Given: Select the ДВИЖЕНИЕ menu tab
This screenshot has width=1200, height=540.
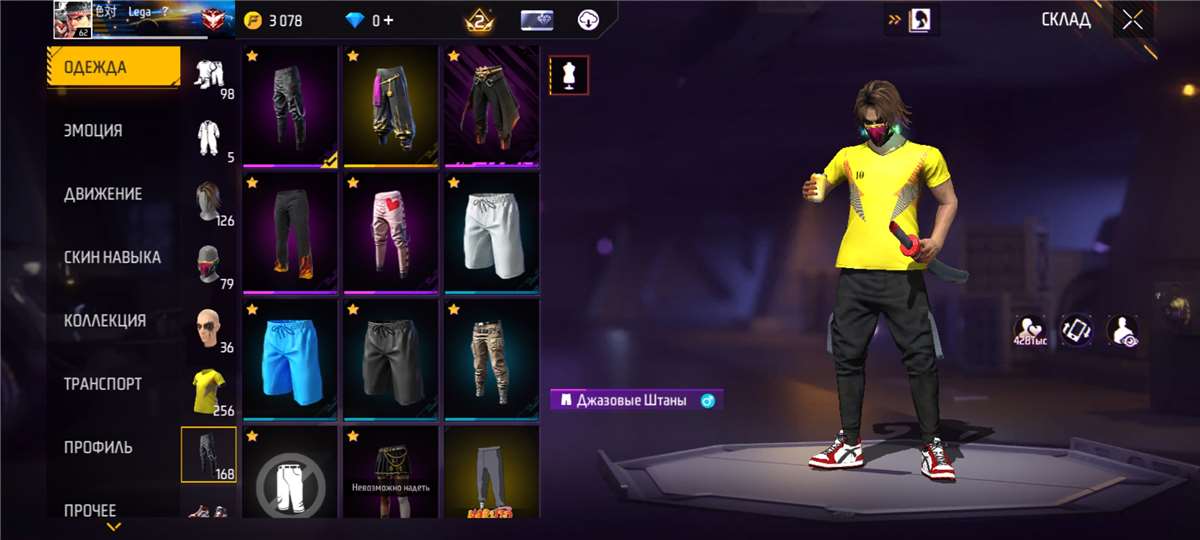Looking at the screenshot, I should [103, 194].
